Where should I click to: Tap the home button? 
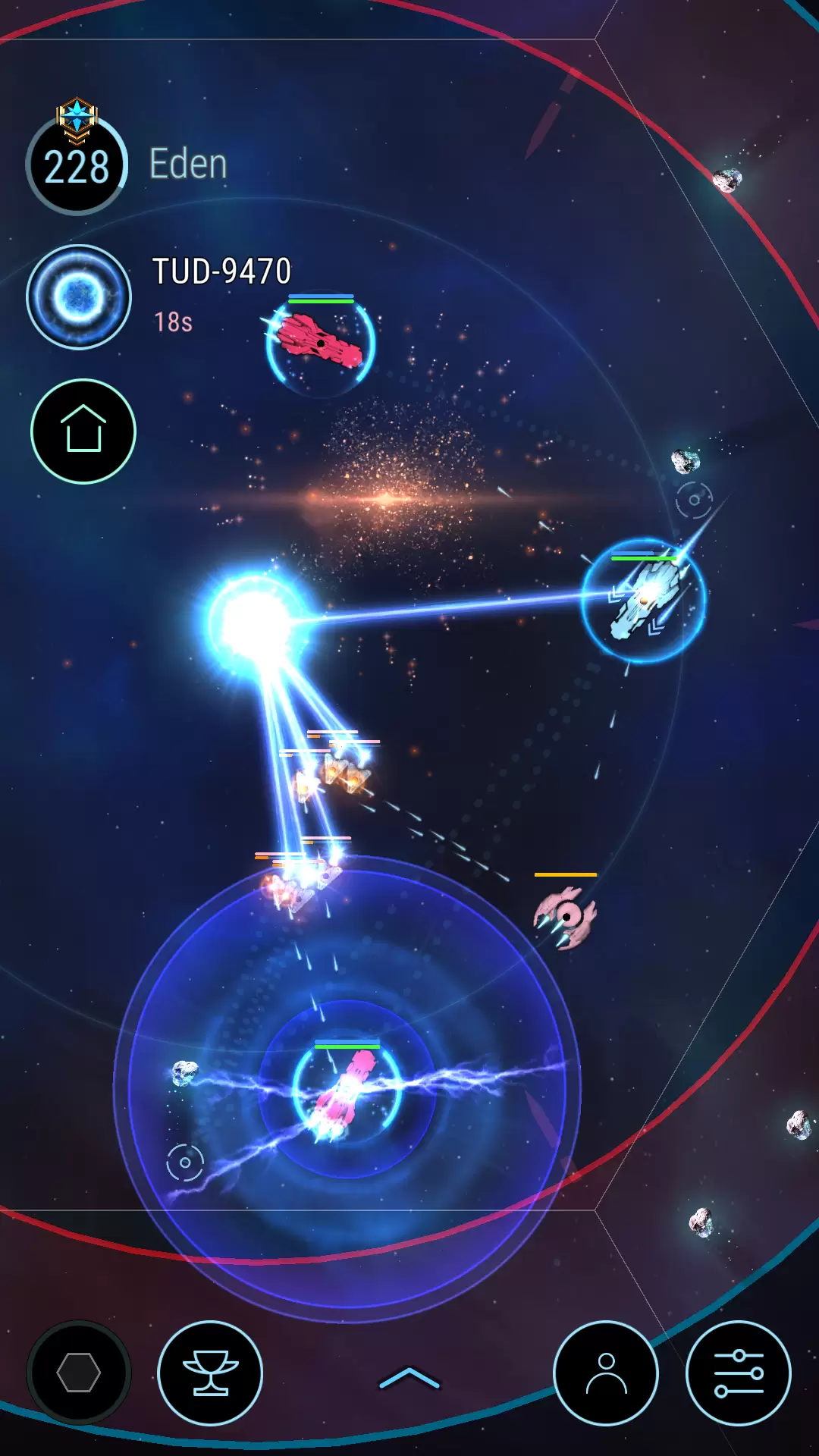(83, 431)
